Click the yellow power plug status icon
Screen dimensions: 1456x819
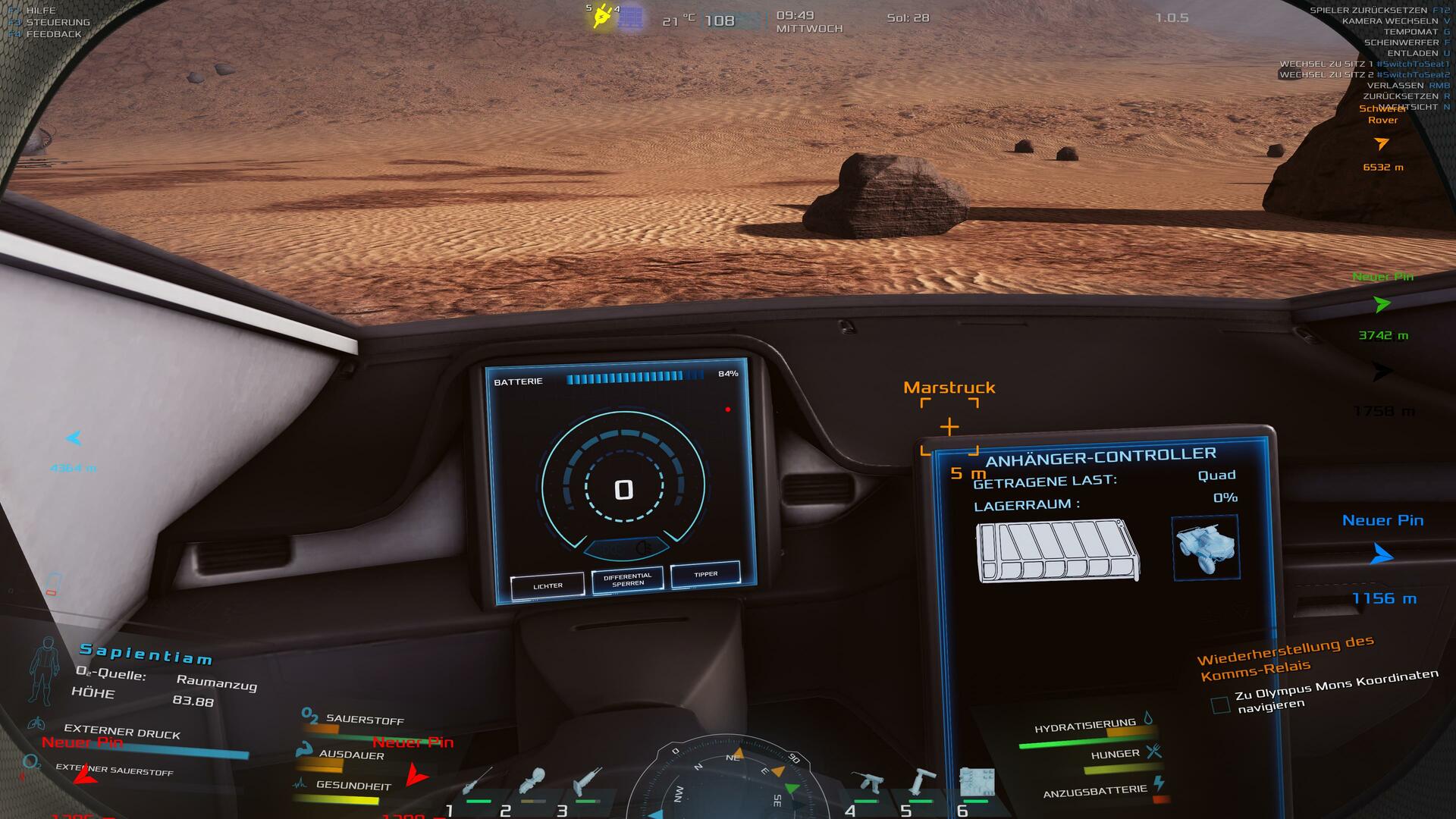(x=601, y=16)
